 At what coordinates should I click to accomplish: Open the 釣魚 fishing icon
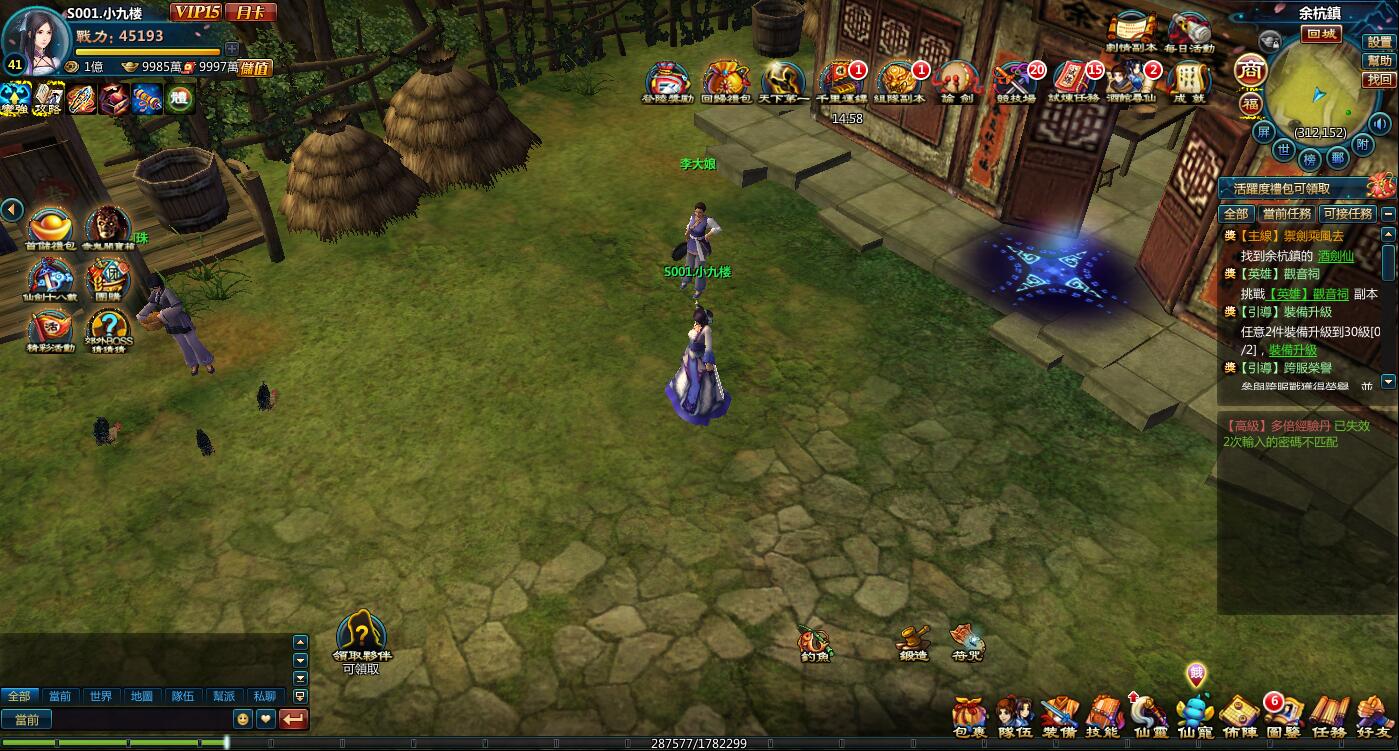[x=815, y=641]
